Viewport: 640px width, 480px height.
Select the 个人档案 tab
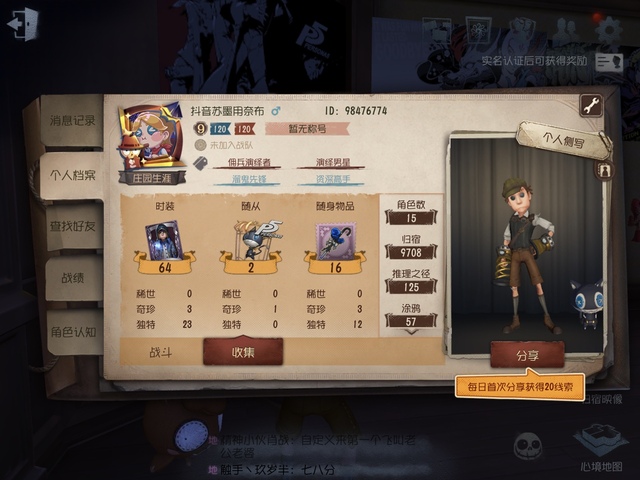pyautogui.click(x=73, y=174)
